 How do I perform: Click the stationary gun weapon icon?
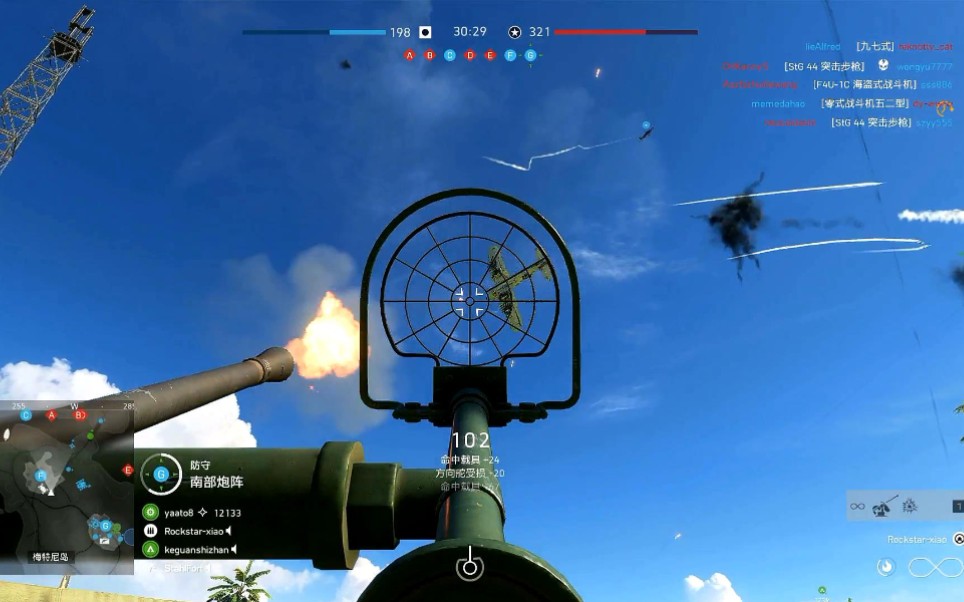click(x=883, y=506)
